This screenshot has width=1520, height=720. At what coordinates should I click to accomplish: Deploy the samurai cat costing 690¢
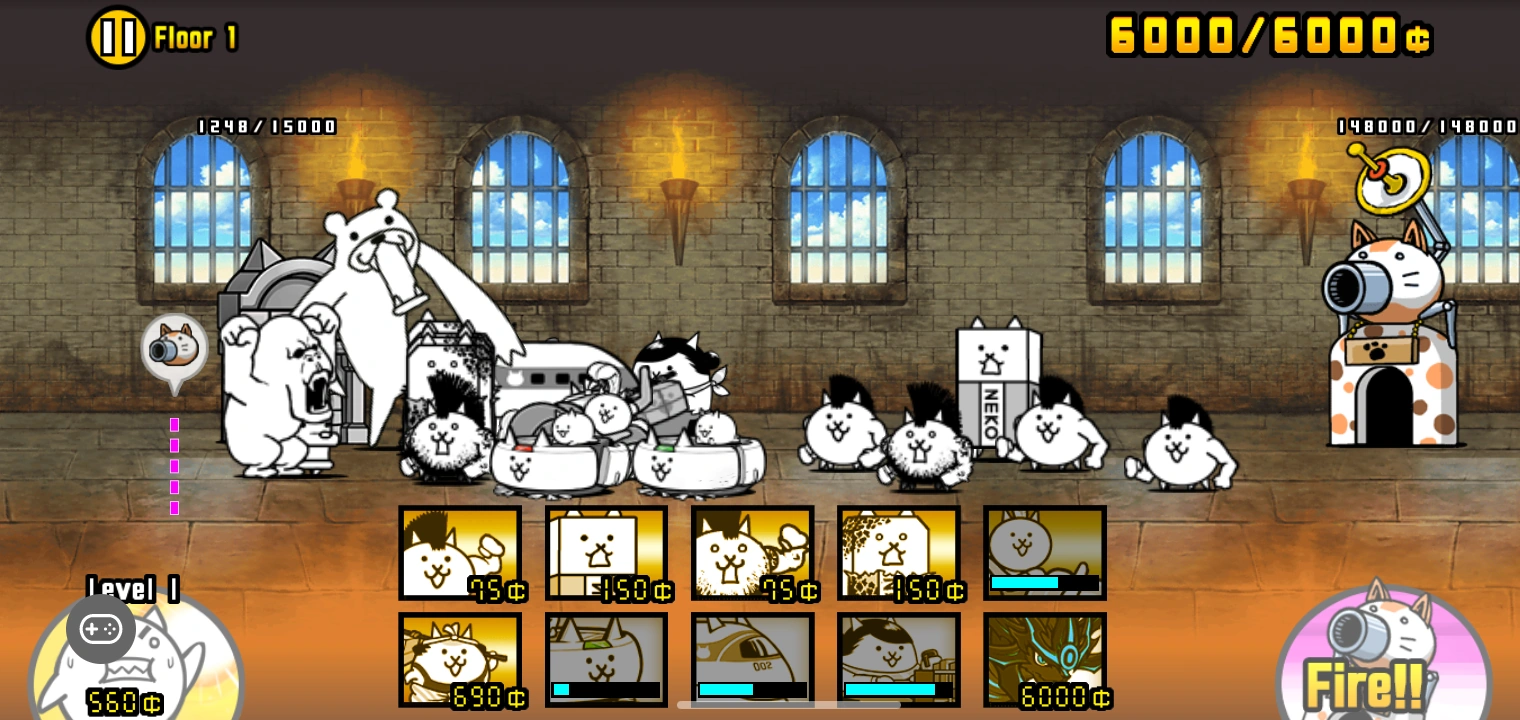point(460,660)
